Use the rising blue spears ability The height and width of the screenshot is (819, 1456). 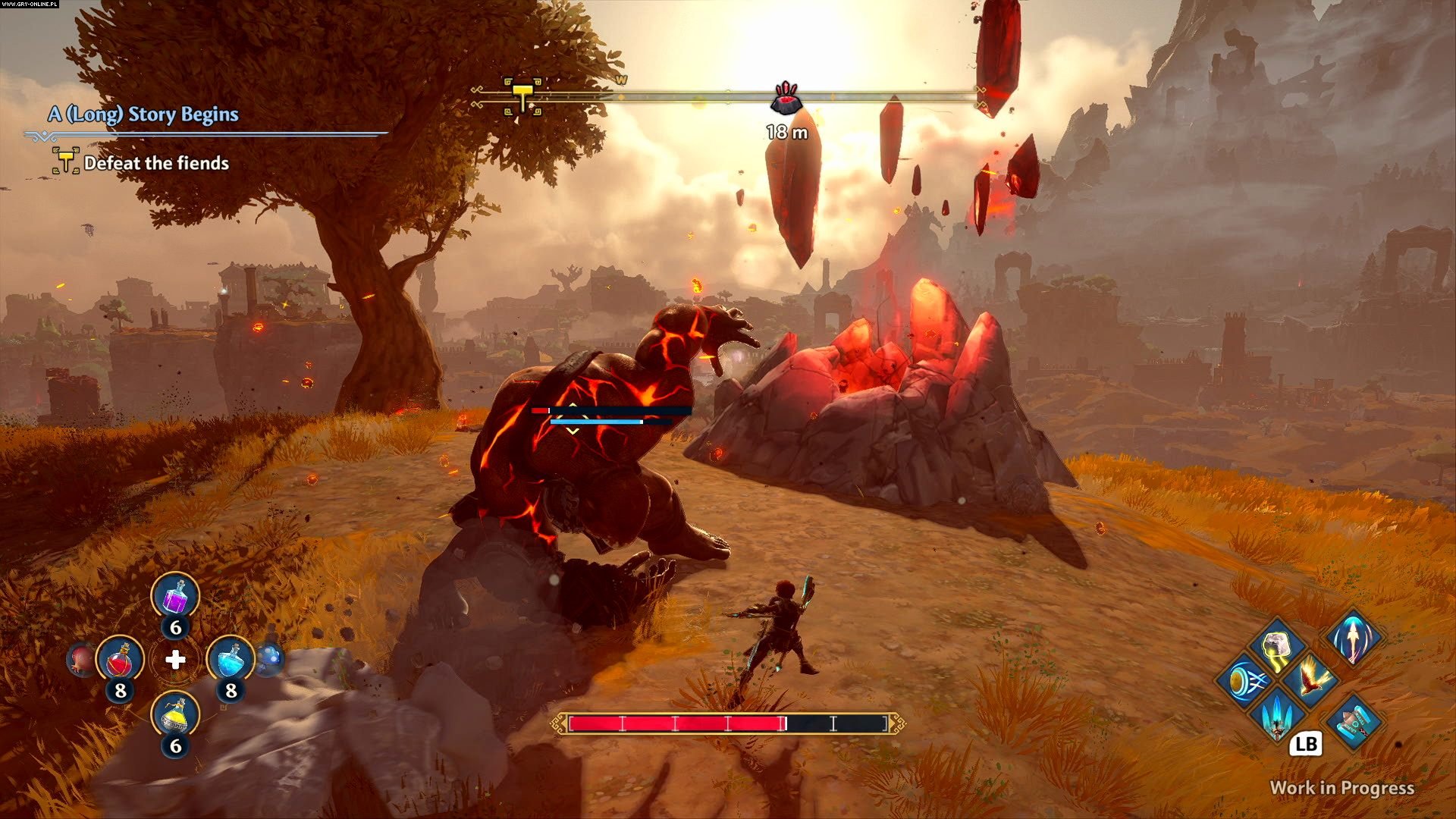[x=1278, y=715]
